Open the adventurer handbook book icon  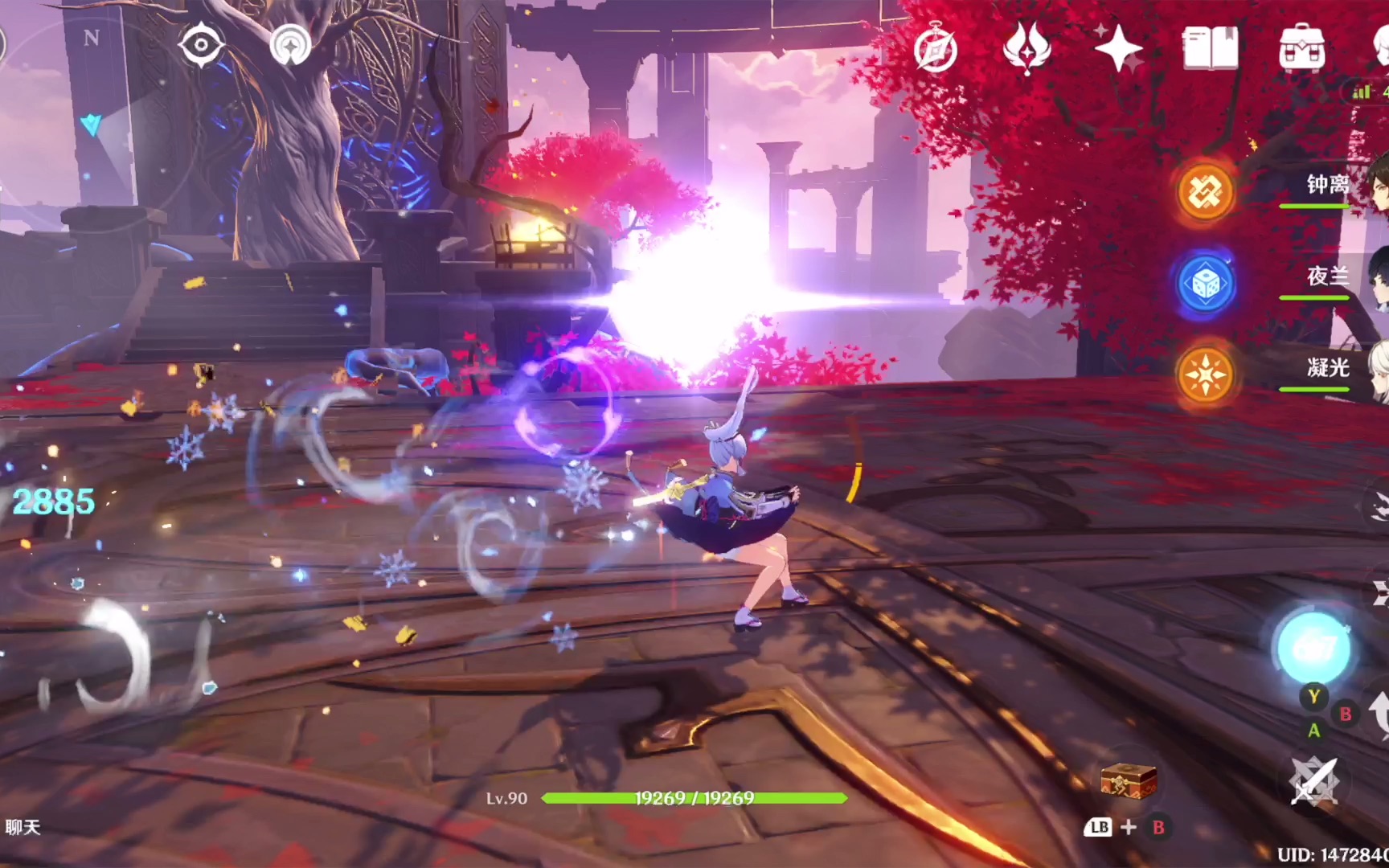1210,48
